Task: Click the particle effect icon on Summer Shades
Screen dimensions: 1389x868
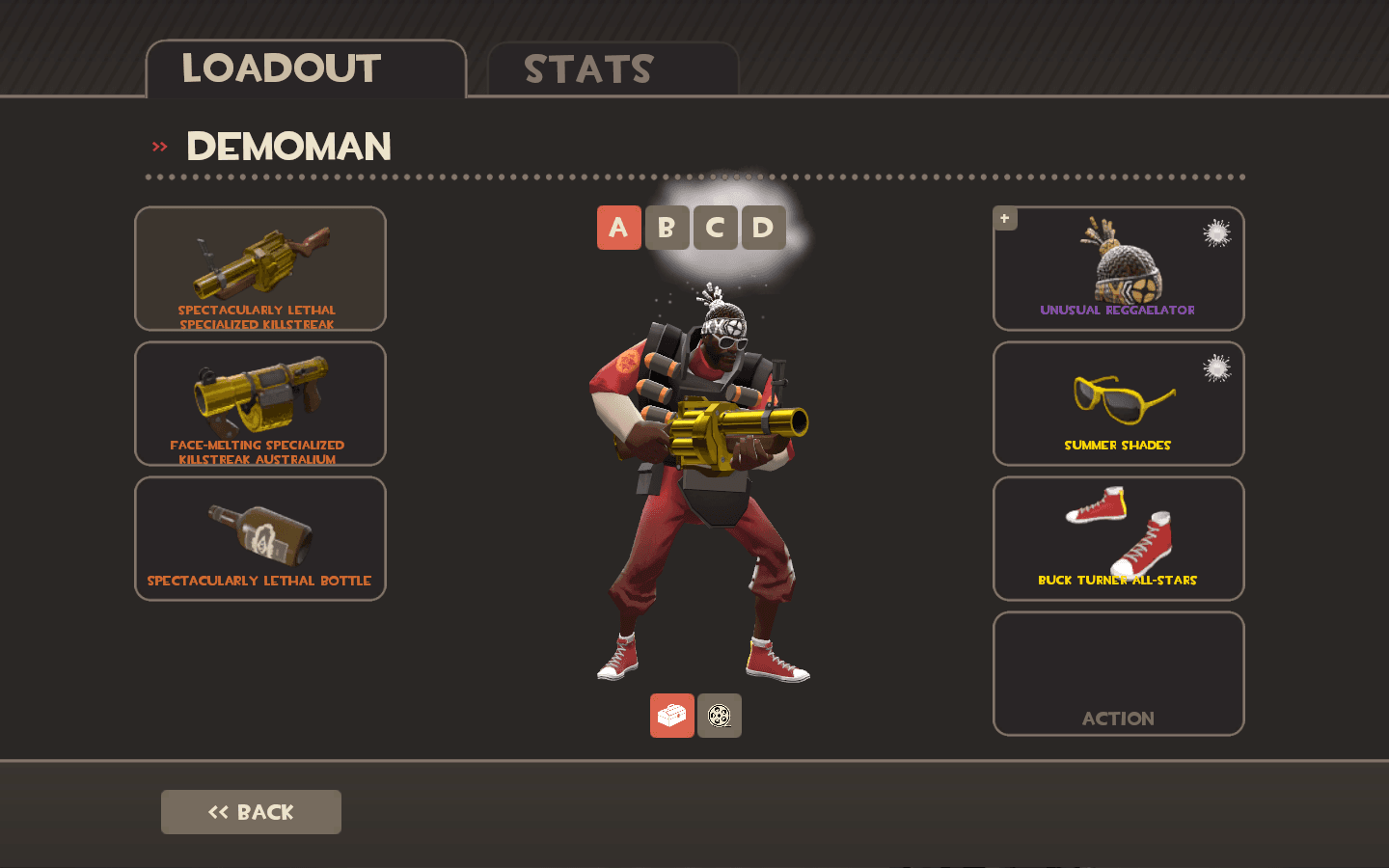Action: click(1217, 368)
